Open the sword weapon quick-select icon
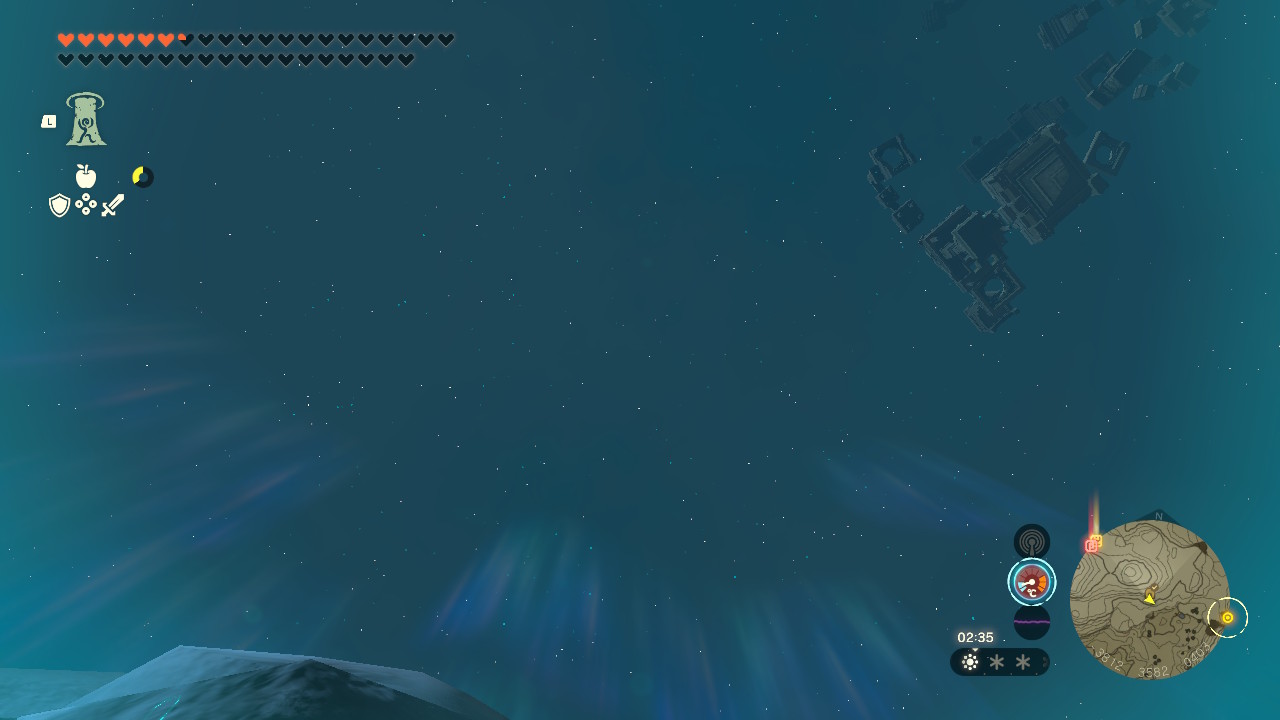This screenshot has width=1280, height=720. point(113,205)
